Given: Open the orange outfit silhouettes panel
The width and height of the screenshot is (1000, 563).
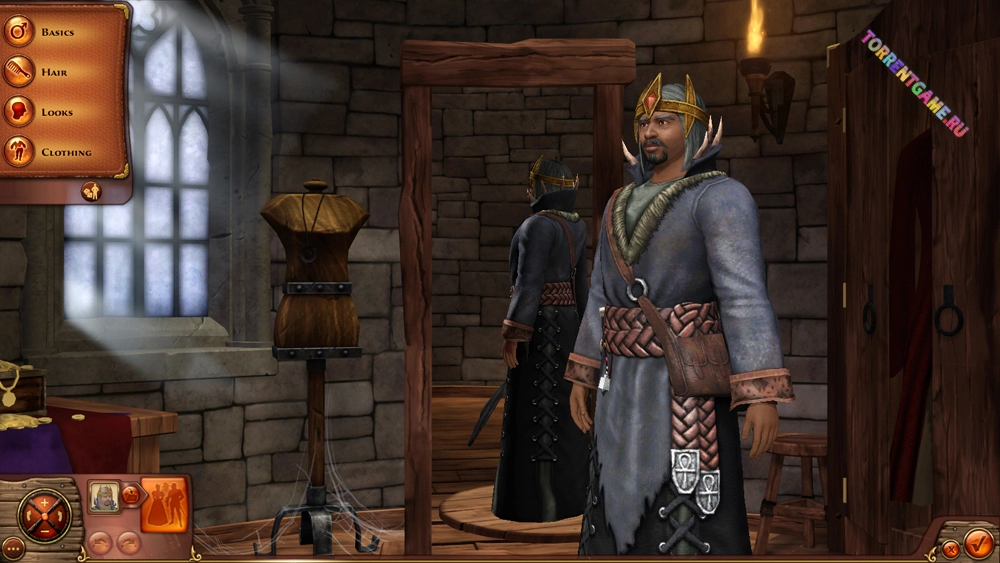Looking at the screenshot, I should coord(164,504).
